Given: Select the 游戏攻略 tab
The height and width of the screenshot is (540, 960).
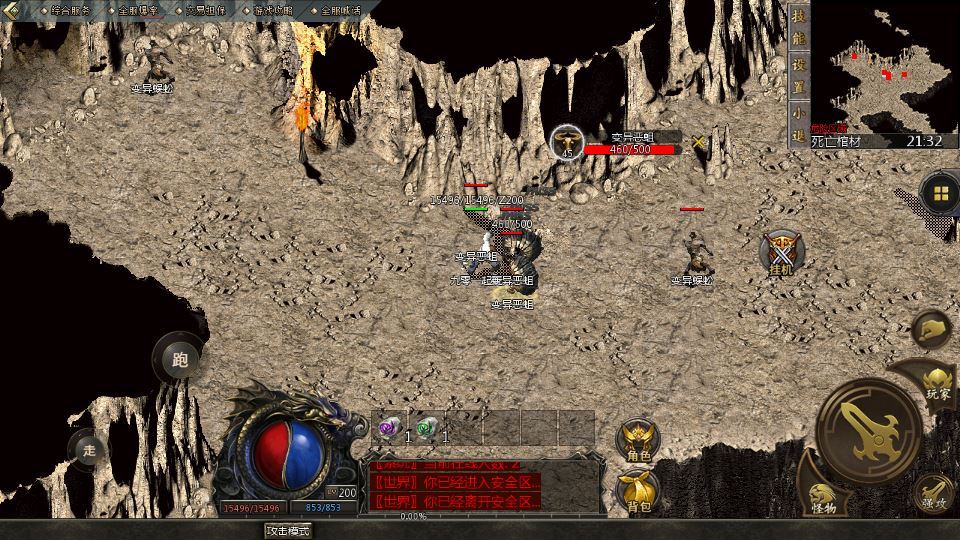Looking at the screenshot, I should (x=272, y=10).
